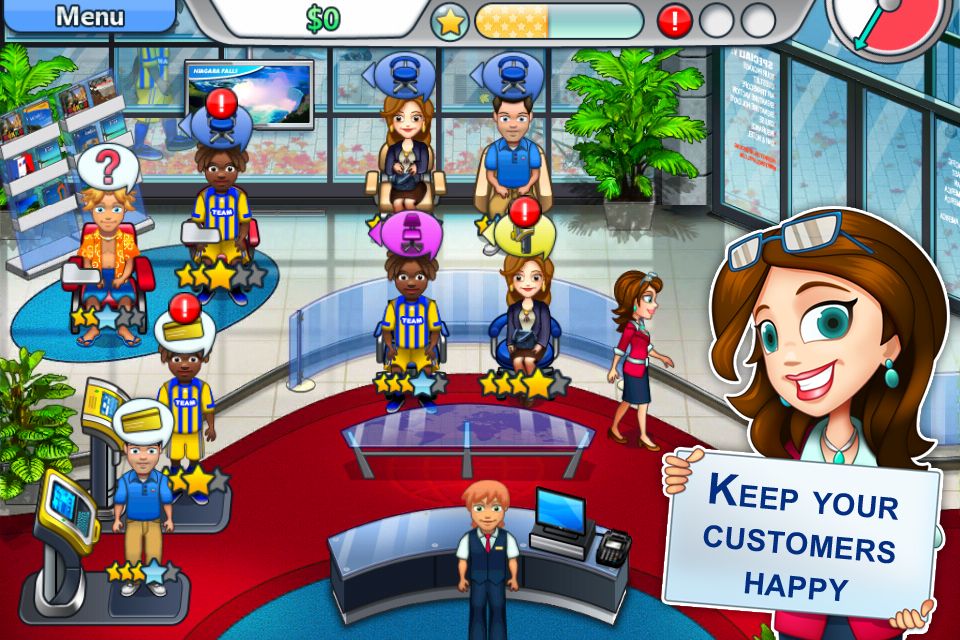The image size is (960, 640).
Task: Open the Menu button
Action: tap(88, 16)
